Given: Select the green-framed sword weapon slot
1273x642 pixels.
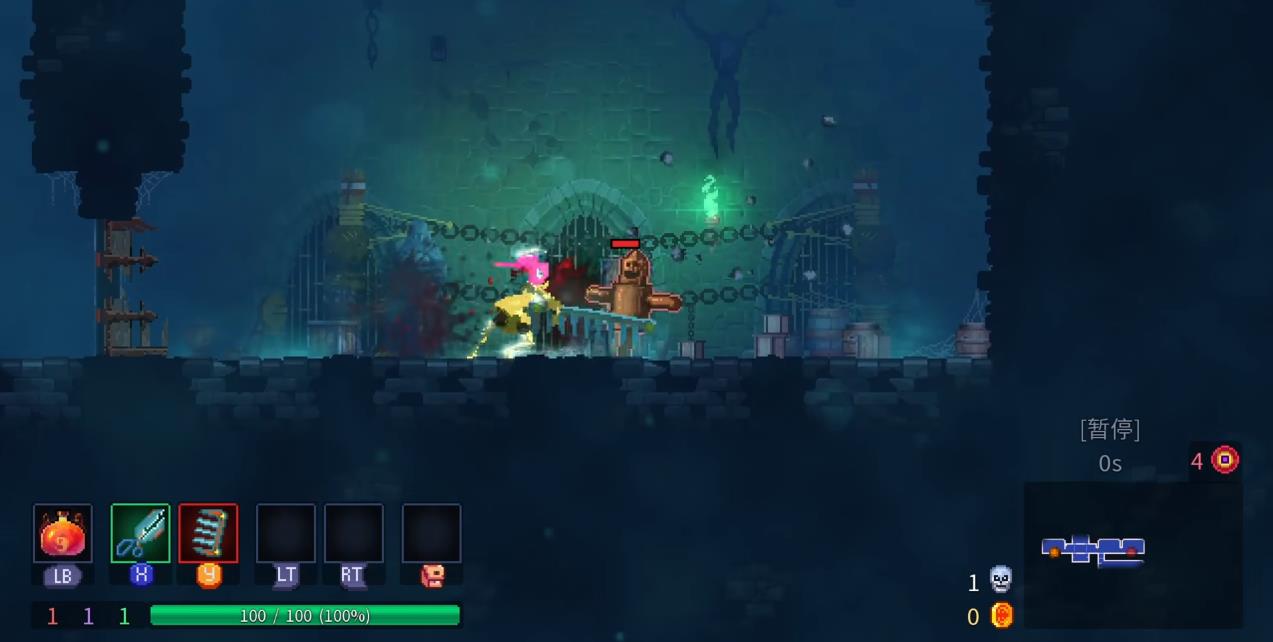Looking at the screenshot, I should [x=140, y=534].
